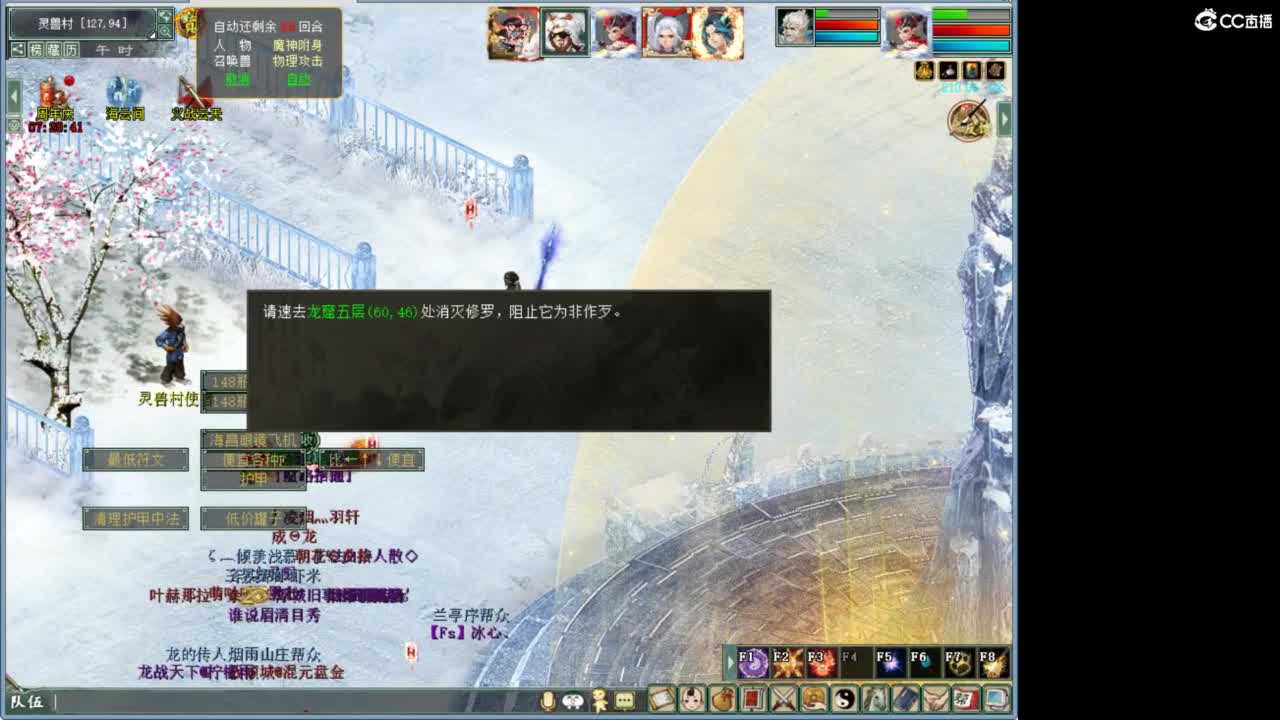Toggle the 物理攻击 pet attack option
1280x720 pixels.
pyautogui.click(x=297, y=60)
